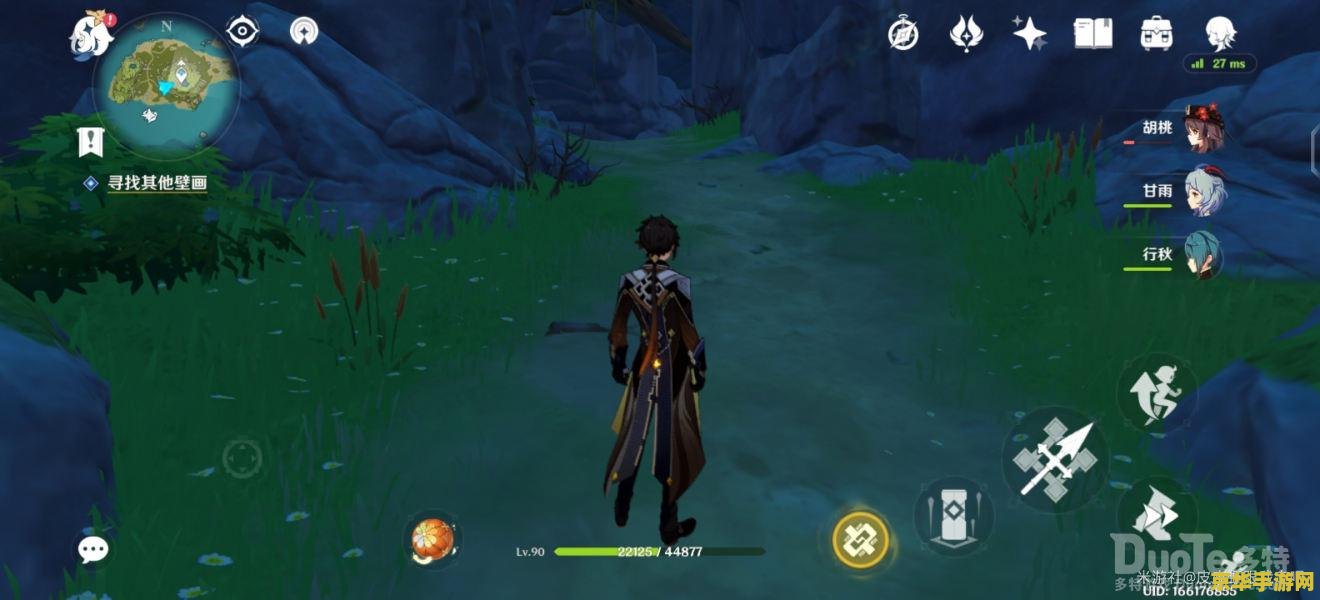This screenshot has height=600, width=1320.
Task: Attack with the polearm button
Action: (x=1054, y=460)
